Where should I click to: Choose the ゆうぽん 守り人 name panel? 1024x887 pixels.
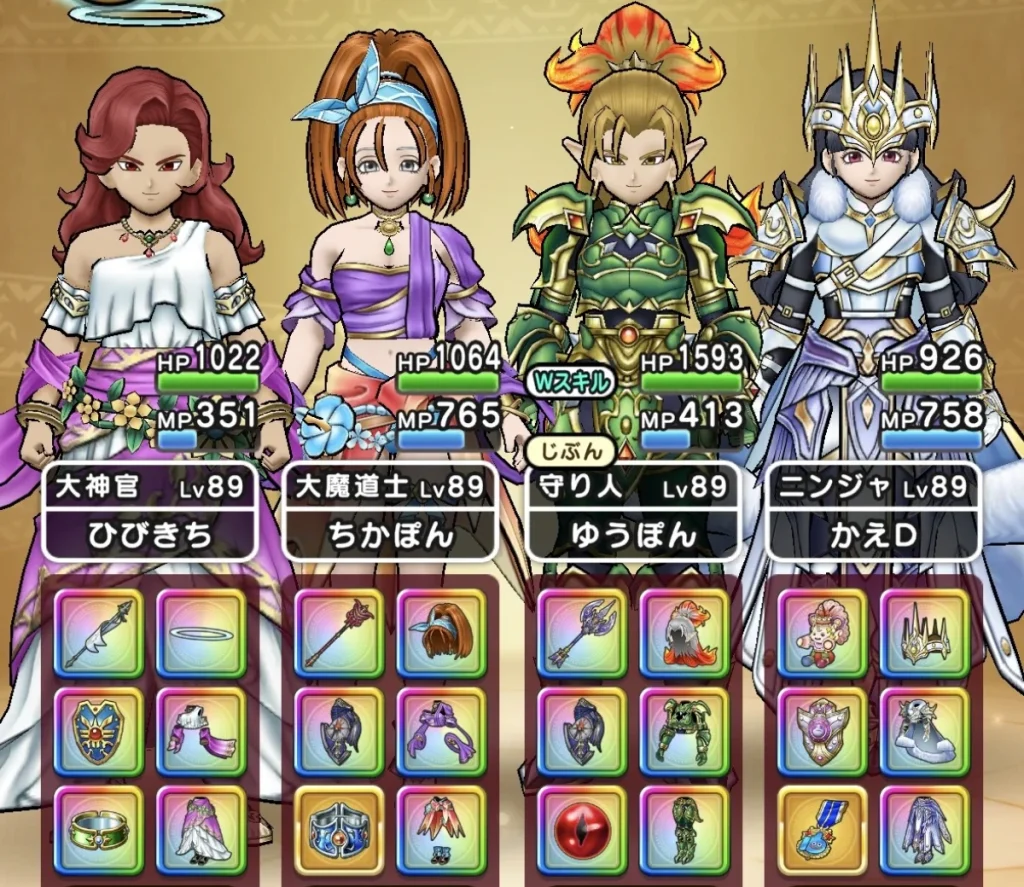[x=633, y=512]
